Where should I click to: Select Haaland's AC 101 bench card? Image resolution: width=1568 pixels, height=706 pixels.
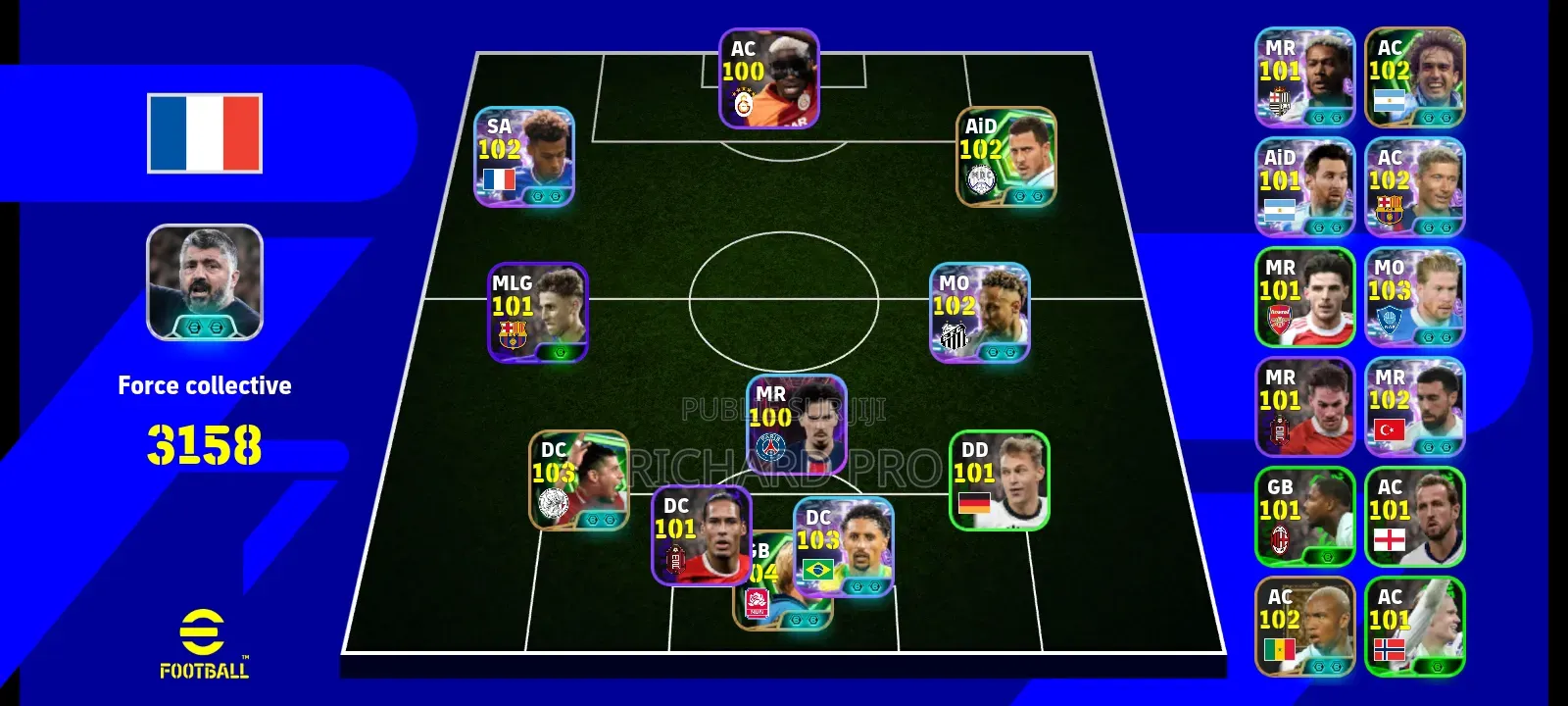(x=1415, y=628)
